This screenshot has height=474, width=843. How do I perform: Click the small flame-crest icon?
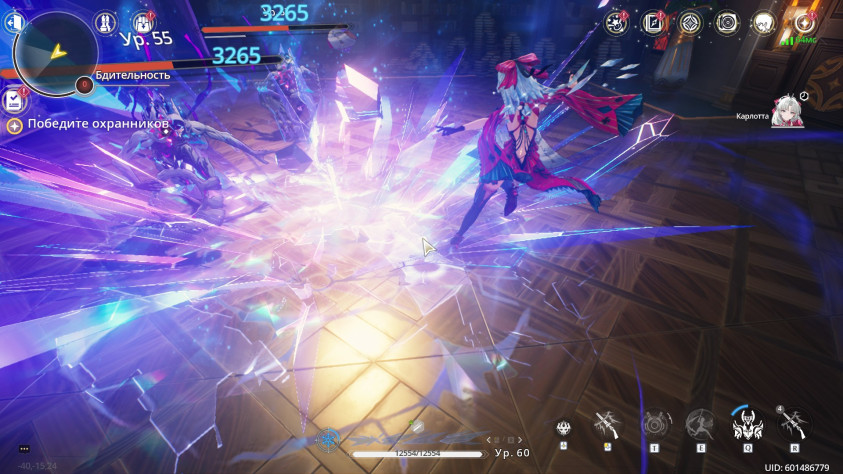pos(565,428)
